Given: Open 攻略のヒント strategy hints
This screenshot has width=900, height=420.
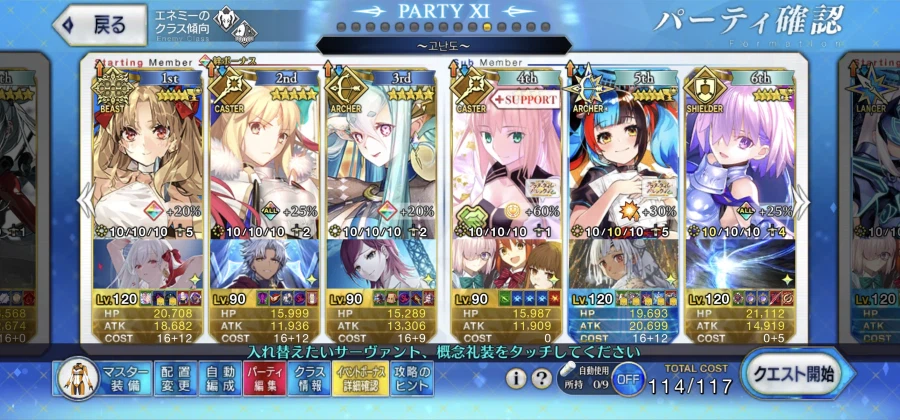Looking at the screenshot, I should 411,380.
